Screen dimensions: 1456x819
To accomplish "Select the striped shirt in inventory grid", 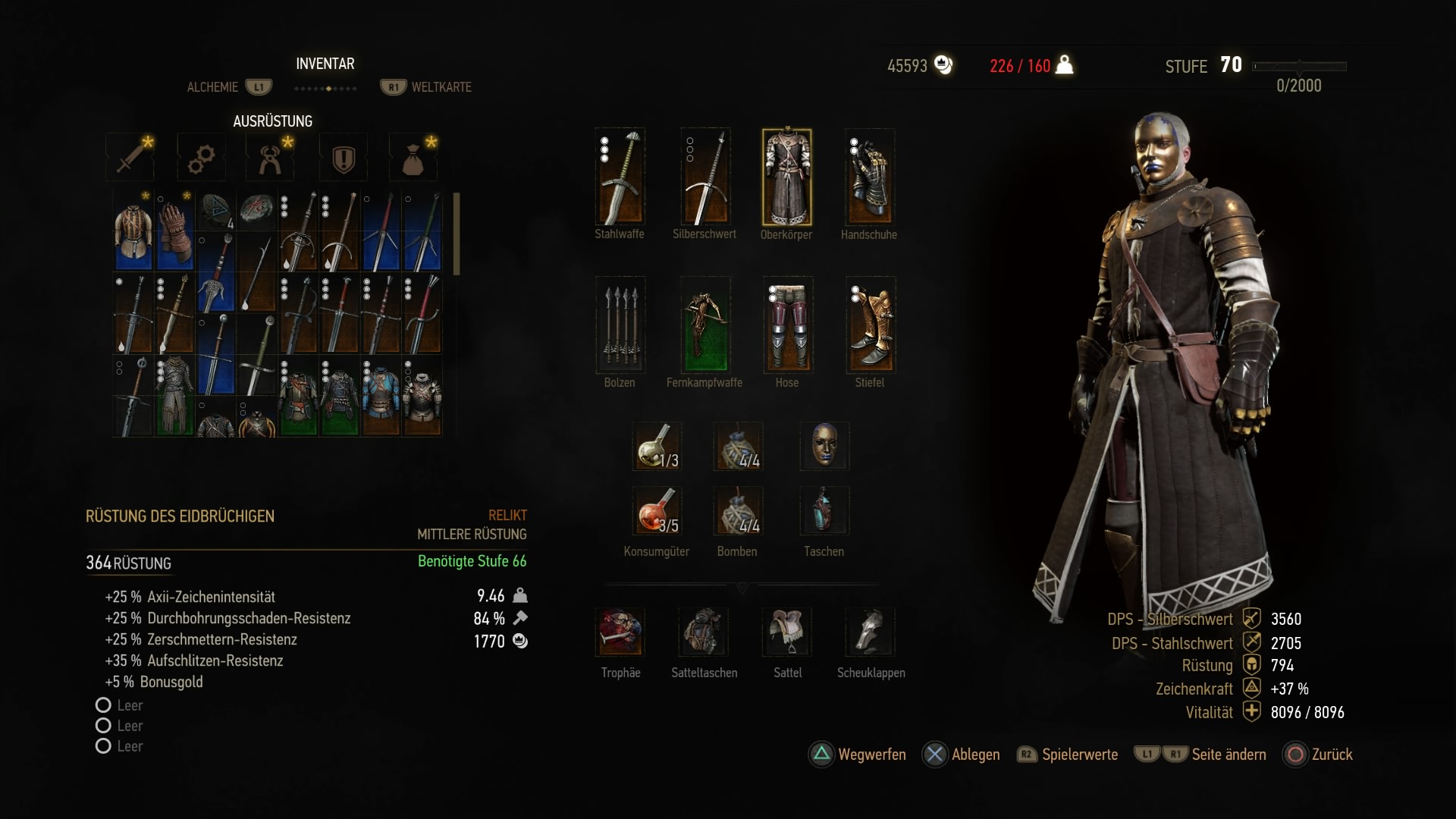I will click(x=133, y=231).
